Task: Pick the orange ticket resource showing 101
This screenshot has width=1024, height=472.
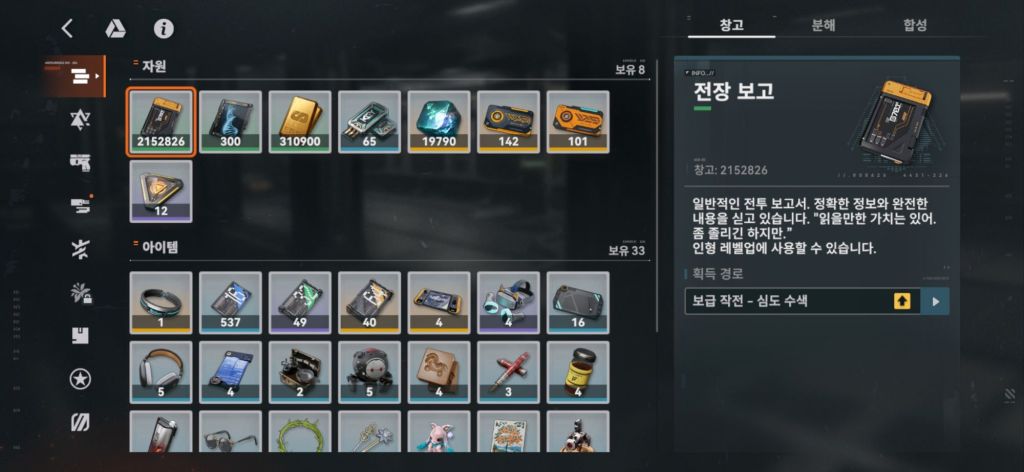Action: coord(578,122)
